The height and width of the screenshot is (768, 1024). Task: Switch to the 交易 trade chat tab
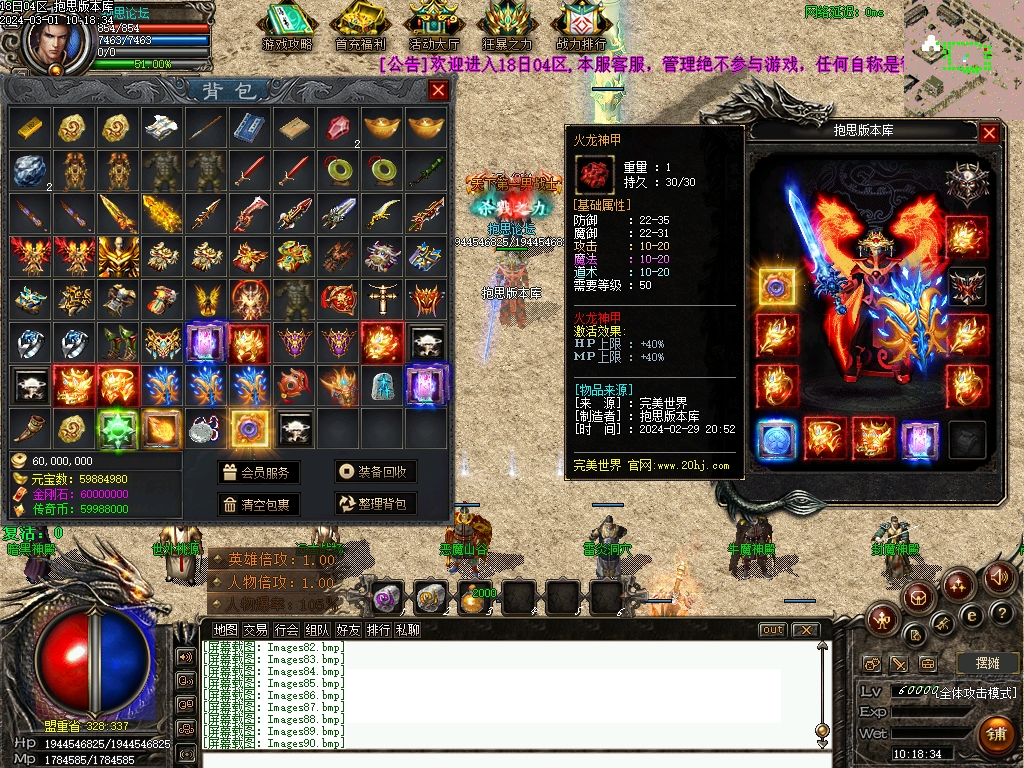pyautogui.click(x=255, y=630)
